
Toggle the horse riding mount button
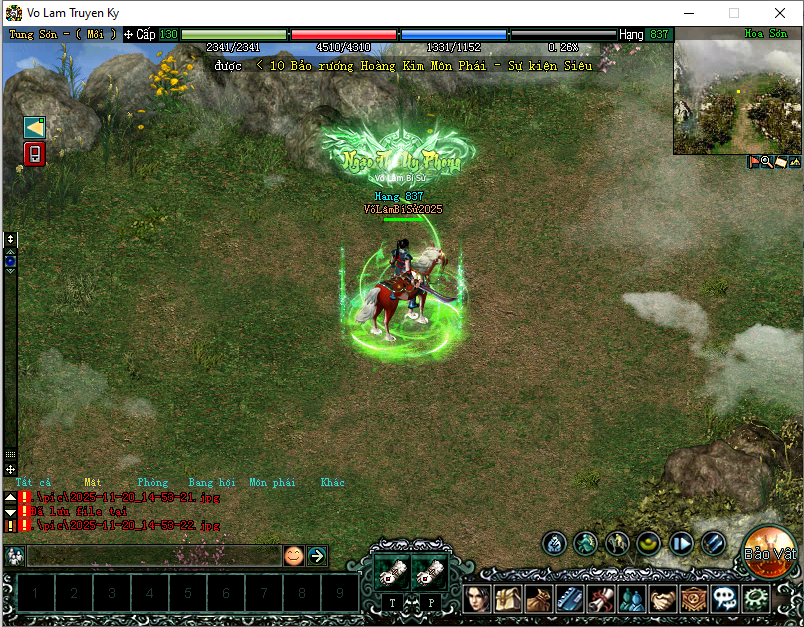[617, 543]
